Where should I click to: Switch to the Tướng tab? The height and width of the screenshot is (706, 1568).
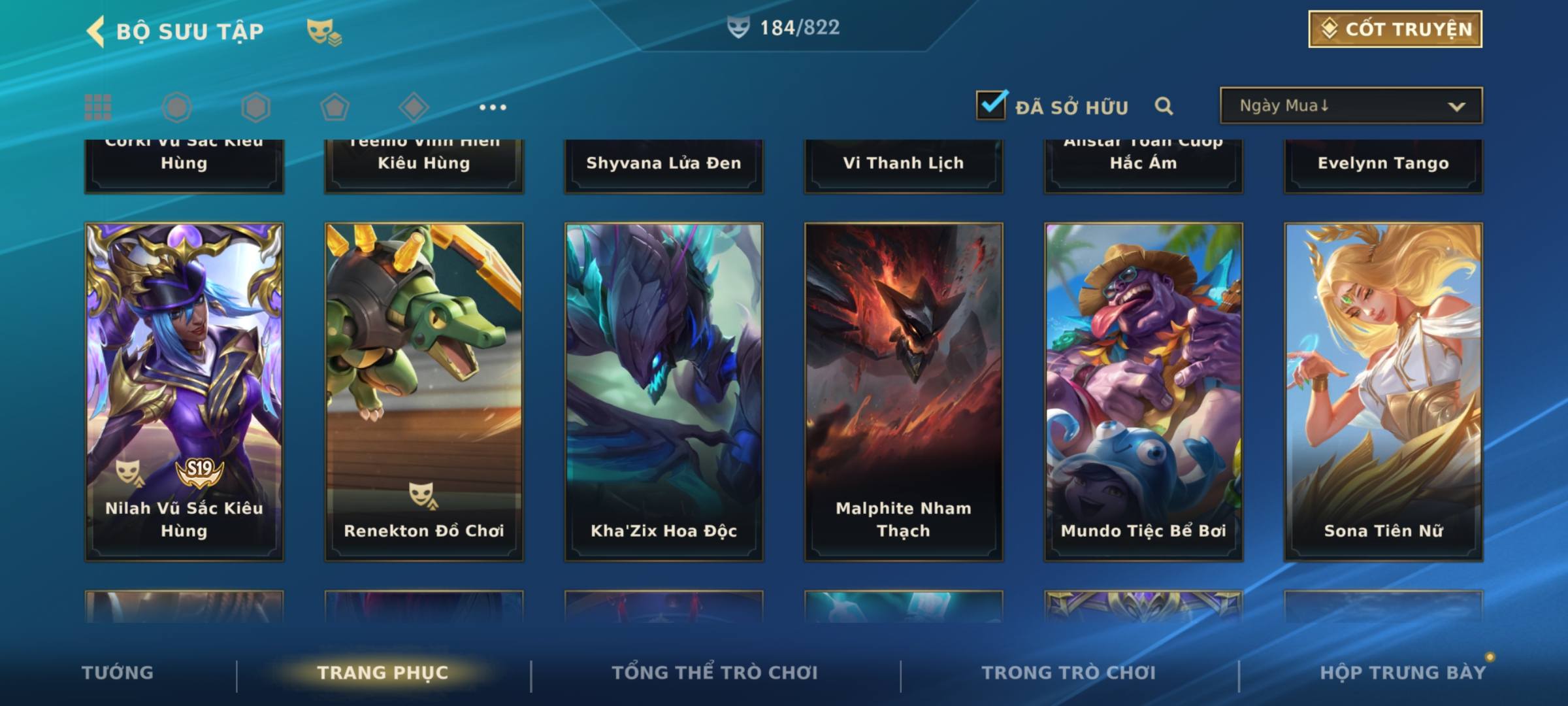point(118,672)
